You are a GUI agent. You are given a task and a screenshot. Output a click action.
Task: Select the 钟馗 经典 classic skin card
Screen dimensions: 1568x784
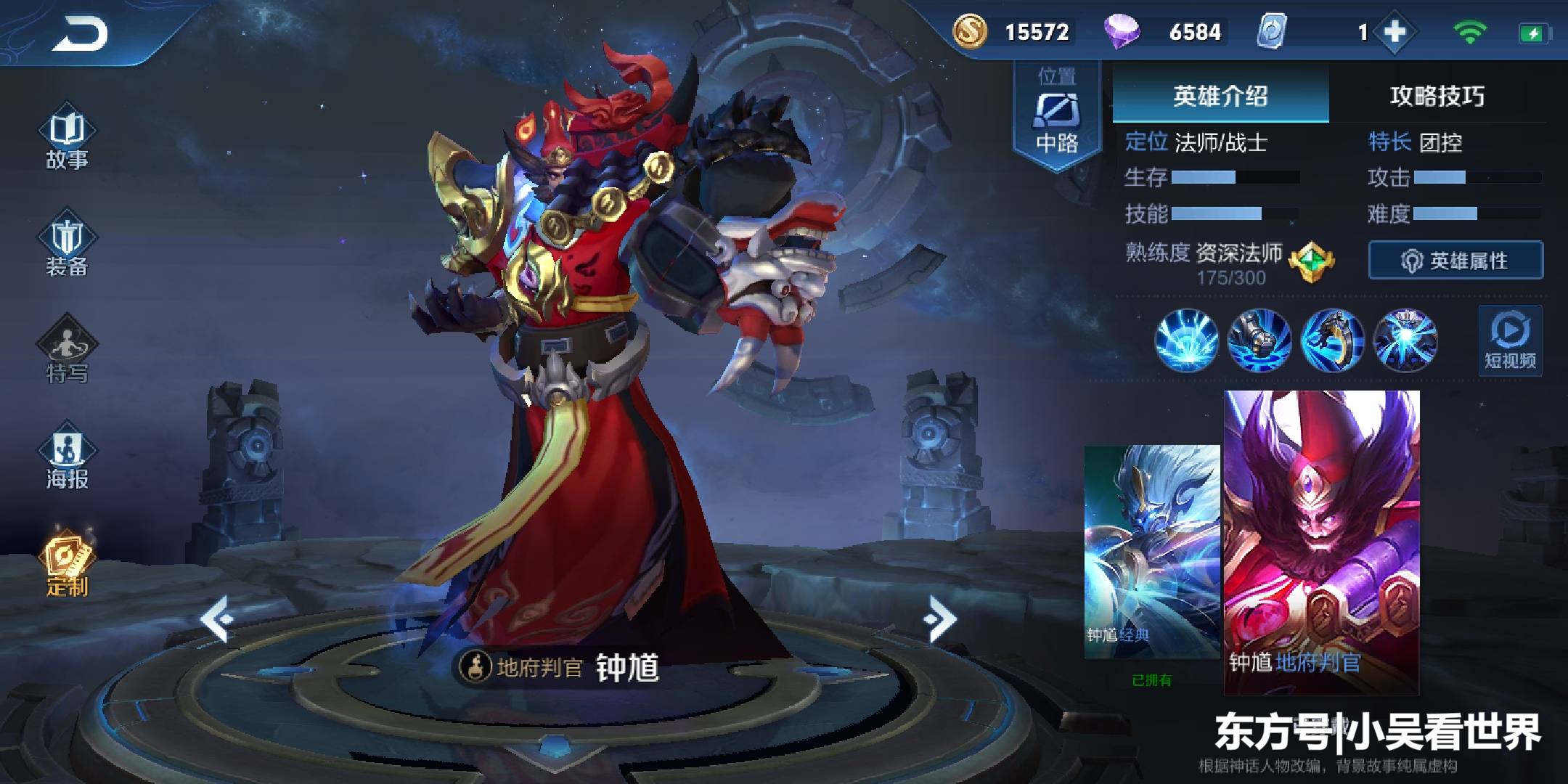(1151, 552)
